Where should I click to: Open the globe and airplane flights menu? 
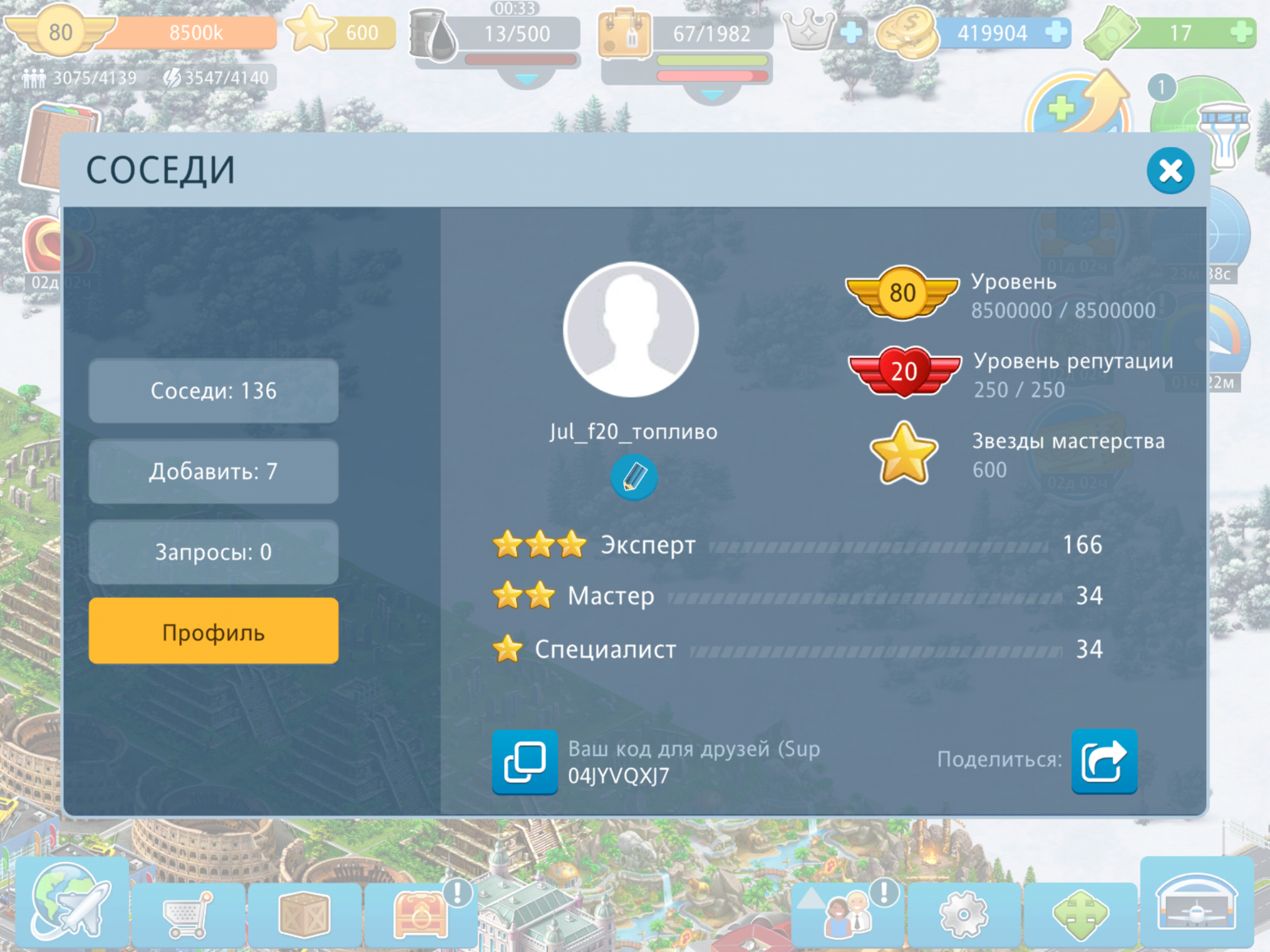click(x=71, y=901)
